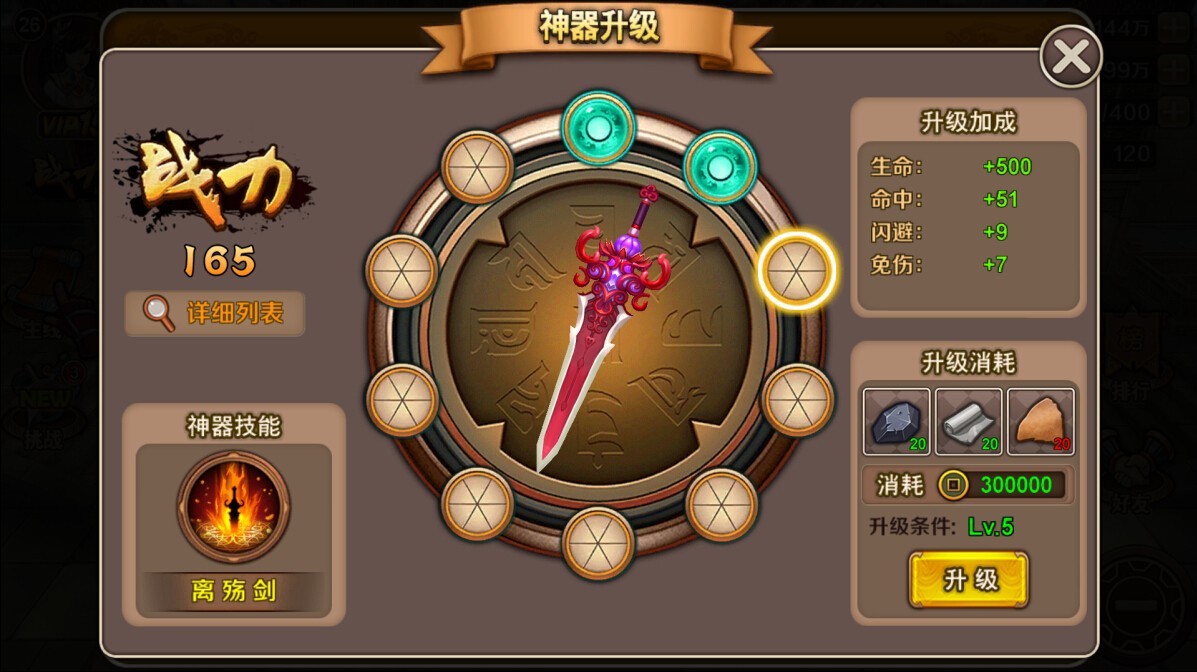Click the gold-highlighted upgrade node

point(796,270)
